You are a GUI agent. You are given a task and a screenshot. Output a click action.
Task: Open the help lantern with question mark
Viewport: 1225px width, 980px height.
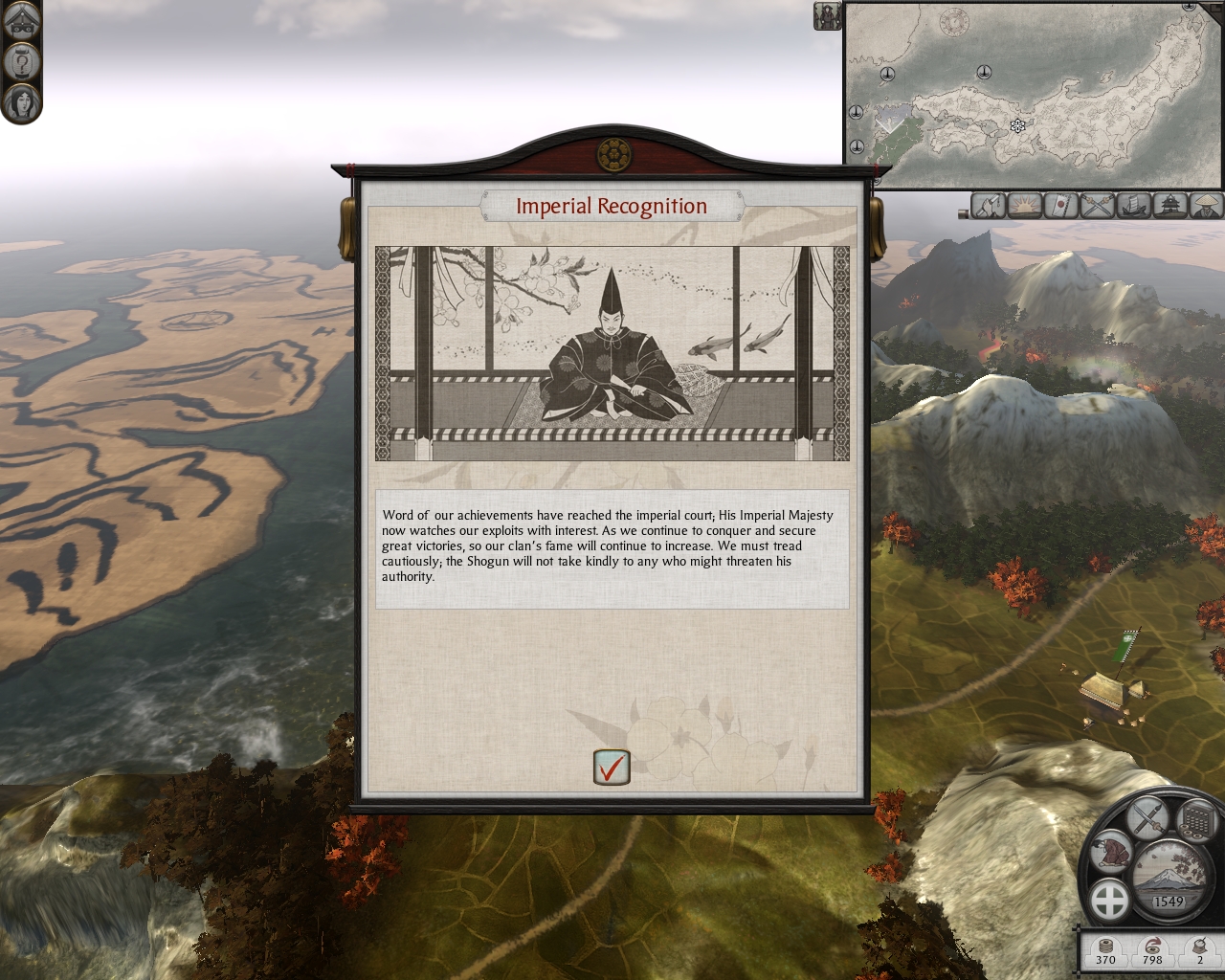(x=21, y=62)
